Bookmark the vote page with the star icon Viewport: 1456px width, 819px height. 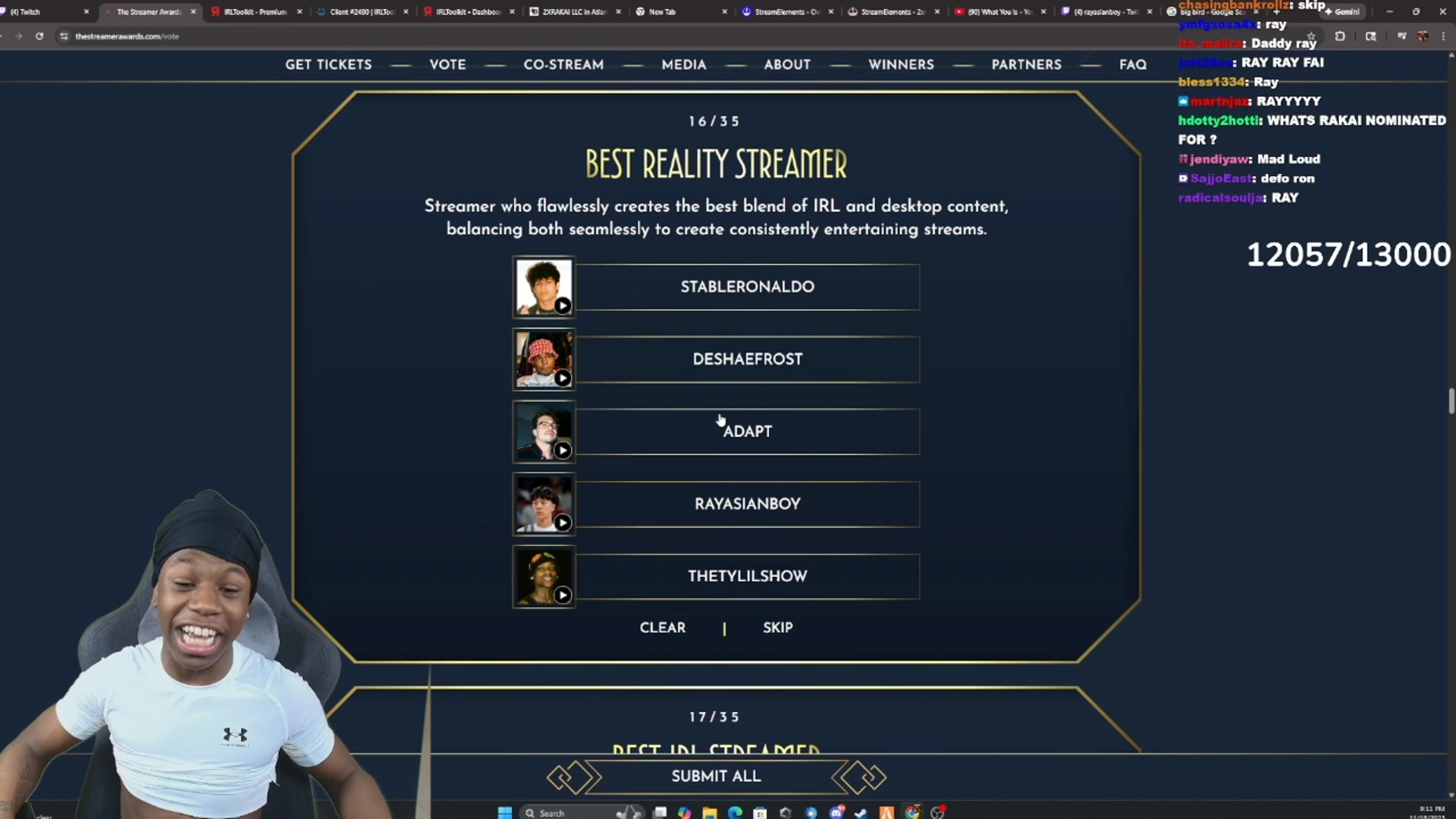pos(1311,36)
